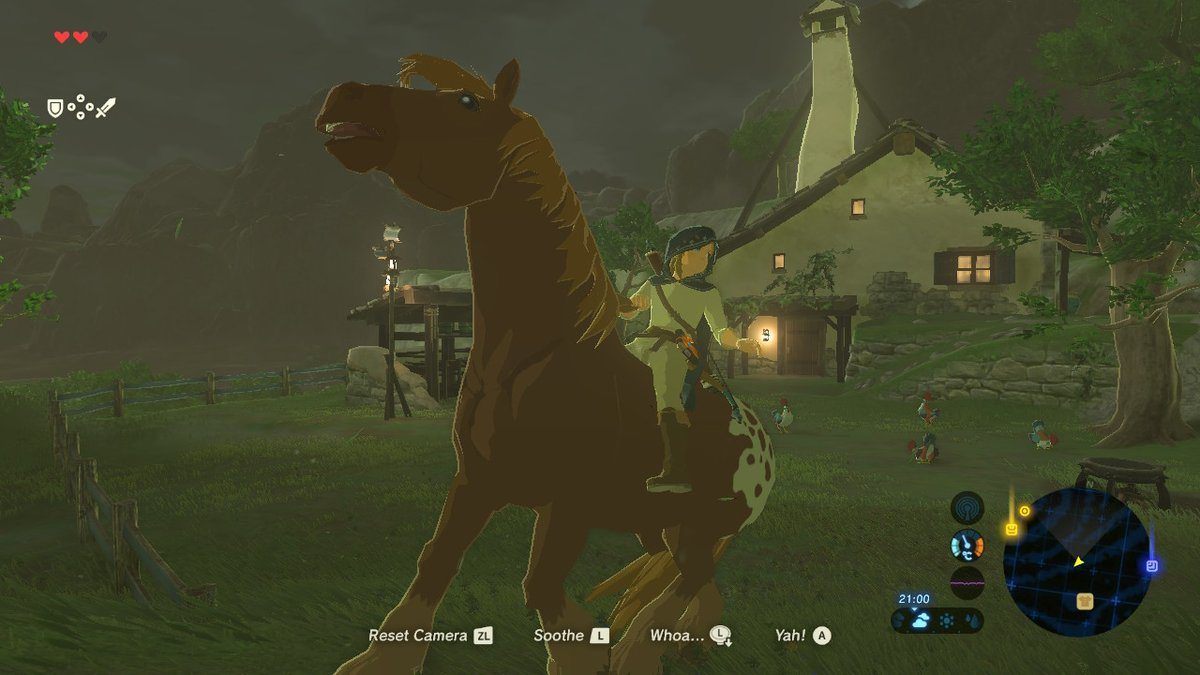Viewport: 1200px width, 675px height.
Task: Click the Sheikah Sensor signal icon
Action: 967,508
